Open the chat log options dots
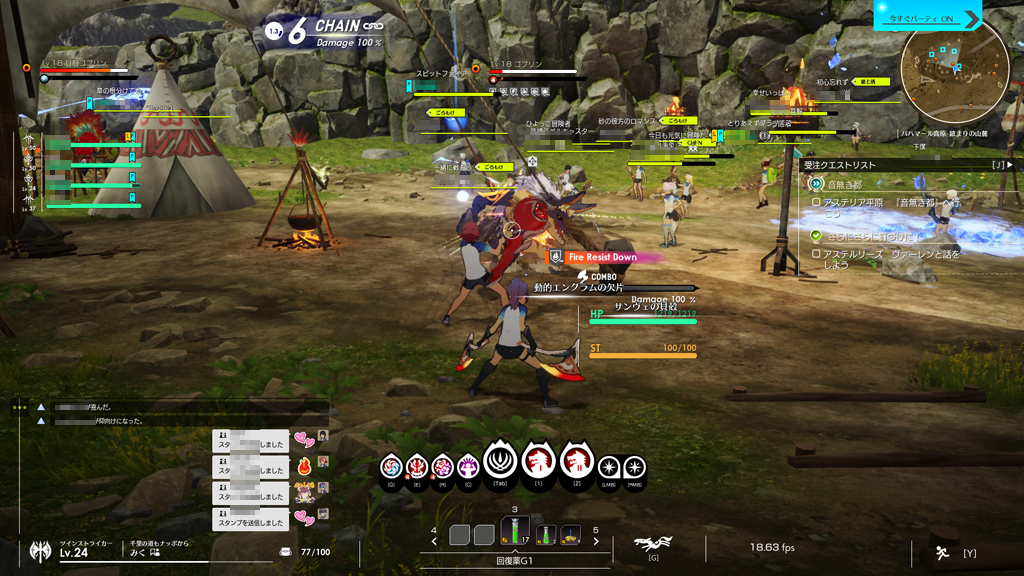The image size is (1024, 576). (19, 407)
